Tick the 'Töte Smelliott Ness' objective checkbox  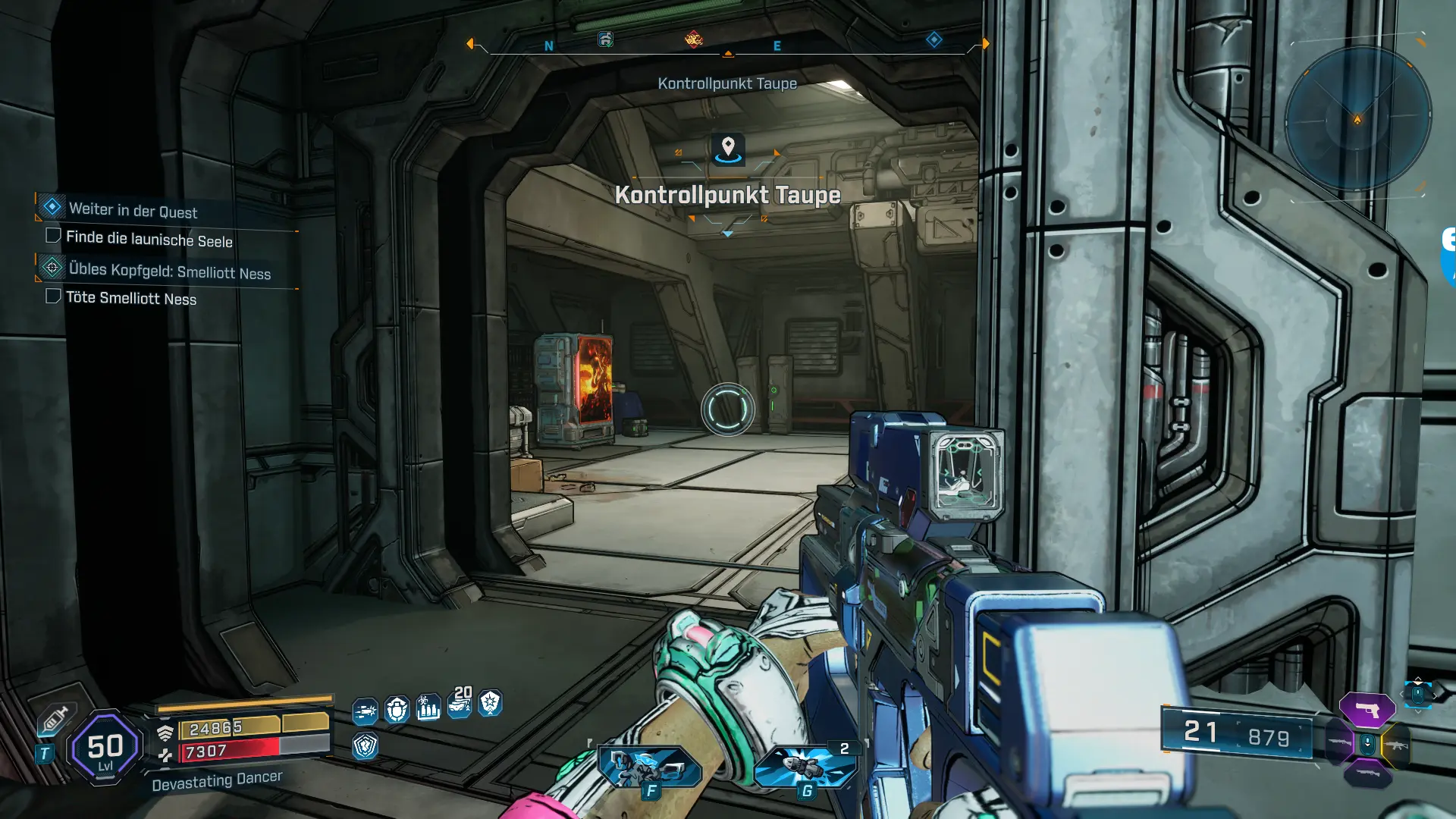point(53,297)
